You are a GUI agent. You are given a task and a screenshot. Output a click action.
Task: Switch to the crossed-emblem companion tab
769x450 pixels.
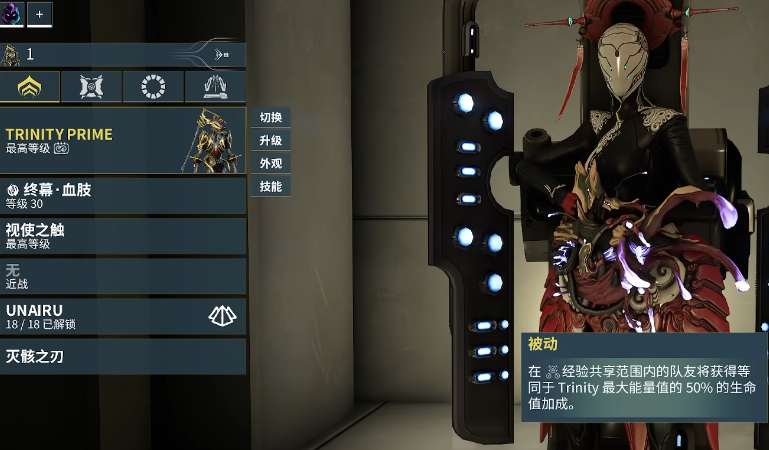91,87
